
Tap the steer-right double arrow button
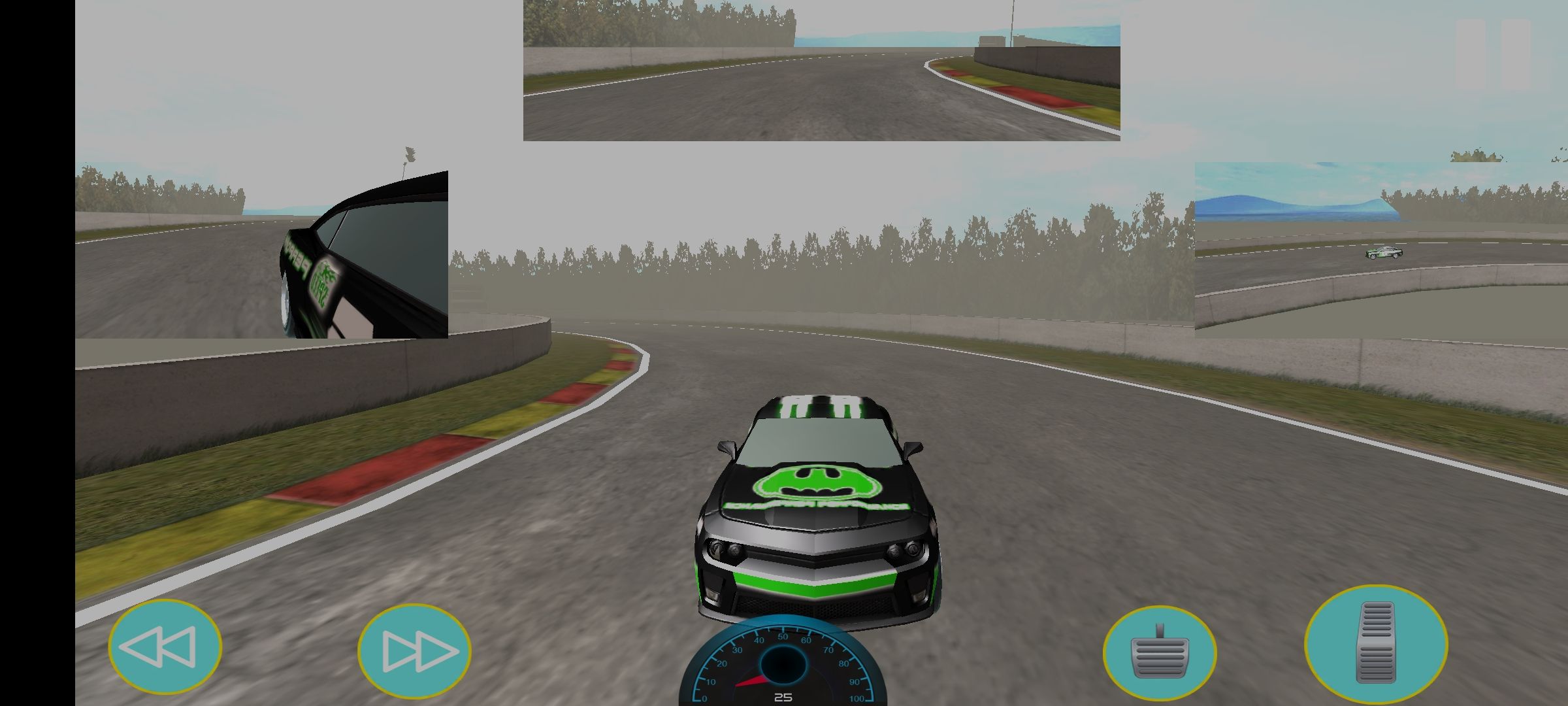tap(414, 650)
